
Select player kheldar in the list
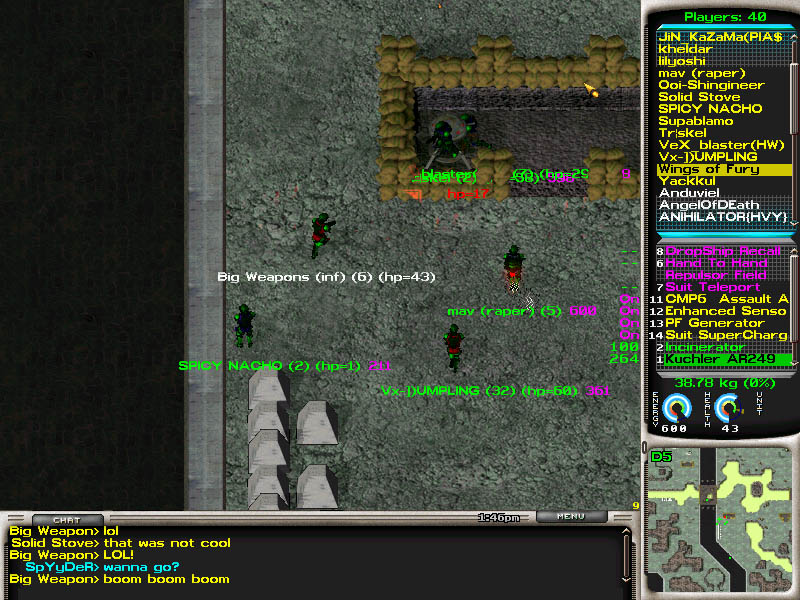coord(685,49)
